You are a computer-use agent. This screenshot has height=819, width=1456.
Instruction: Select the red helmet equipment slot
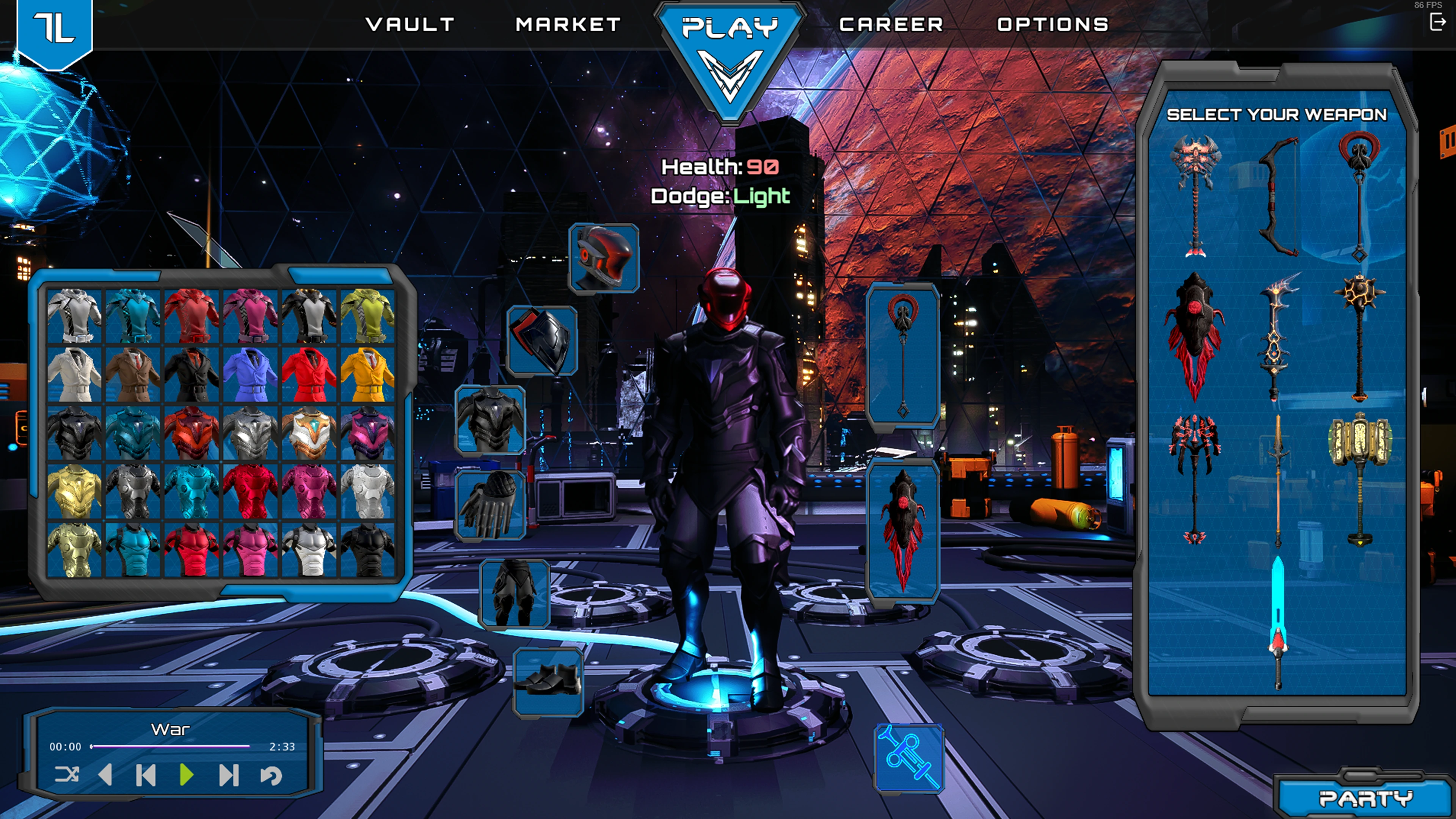(x=604, y=258)
